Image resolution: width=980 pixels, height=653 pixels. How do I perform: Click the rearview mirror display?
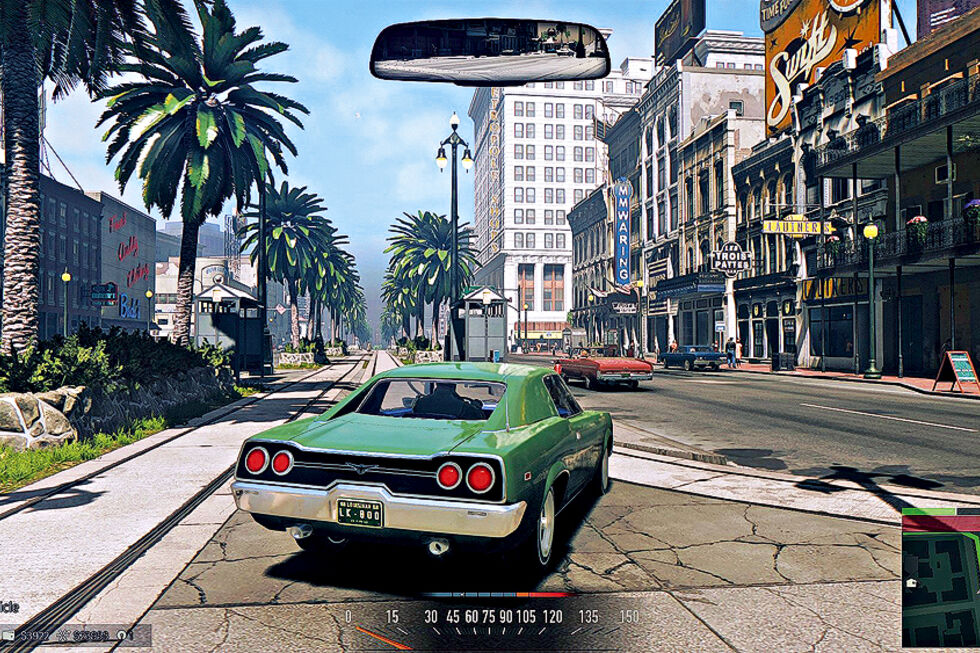[x=490, y=51]
